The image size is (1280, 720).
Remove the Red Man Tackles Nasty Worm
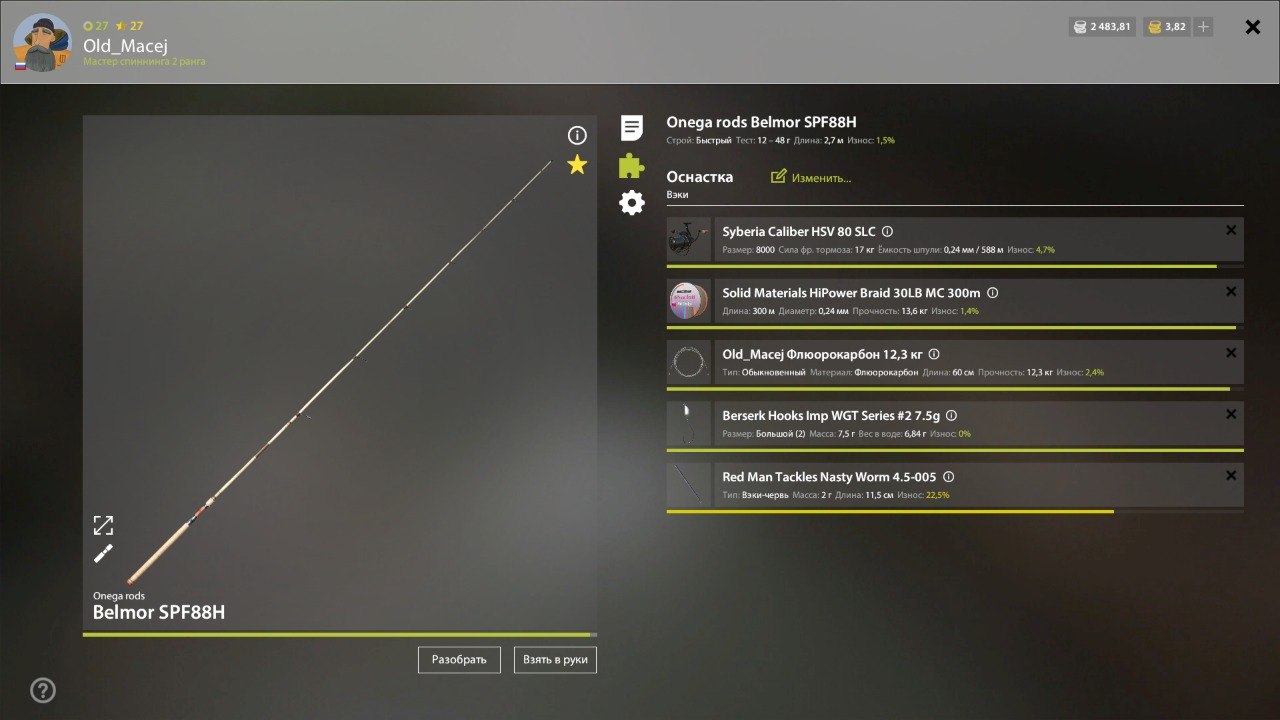[x=1231, y=475]
